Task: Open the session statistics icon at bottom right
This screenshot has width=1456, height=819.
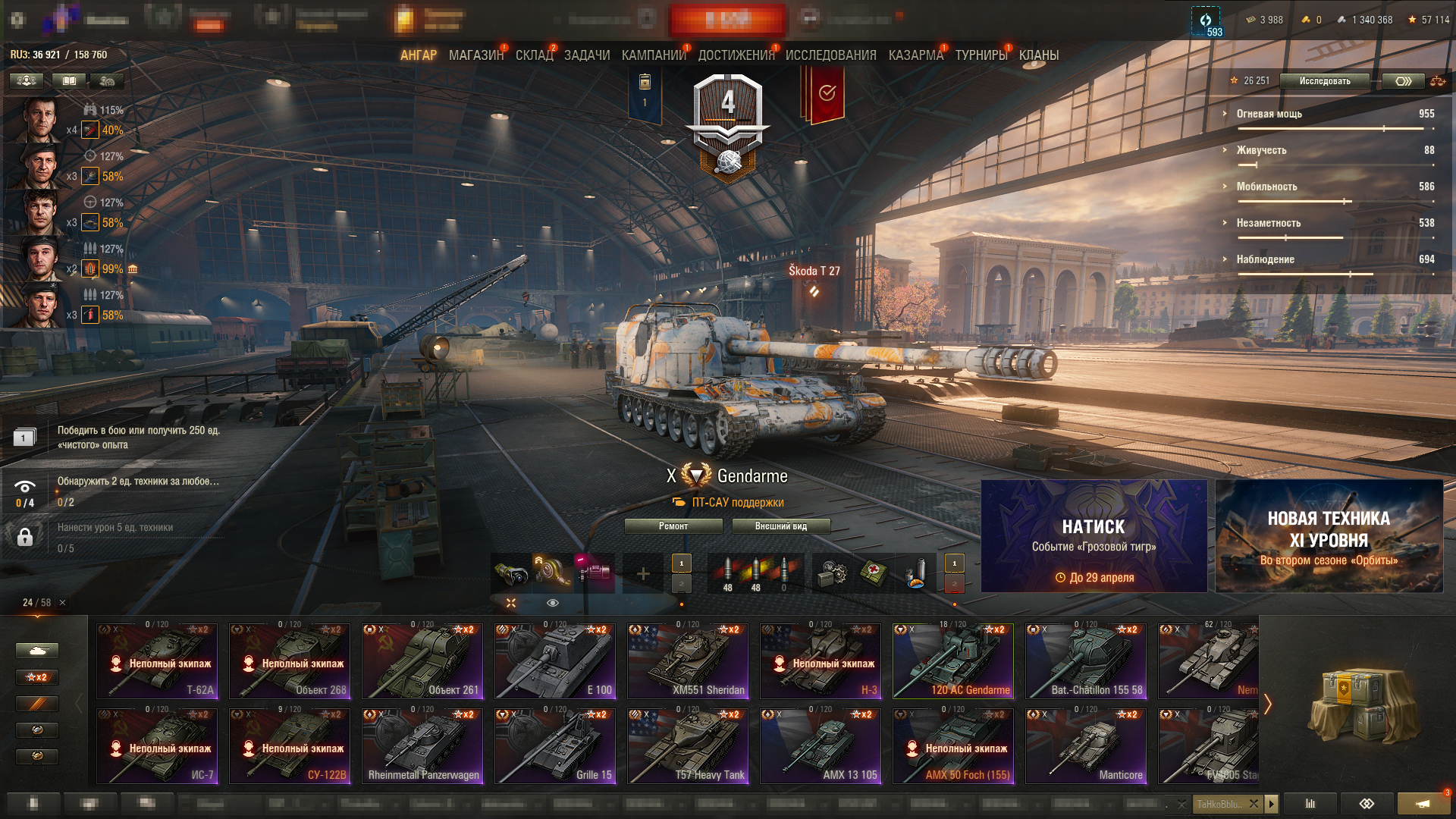Action: pyautogui.click(x=1310, y=804)
